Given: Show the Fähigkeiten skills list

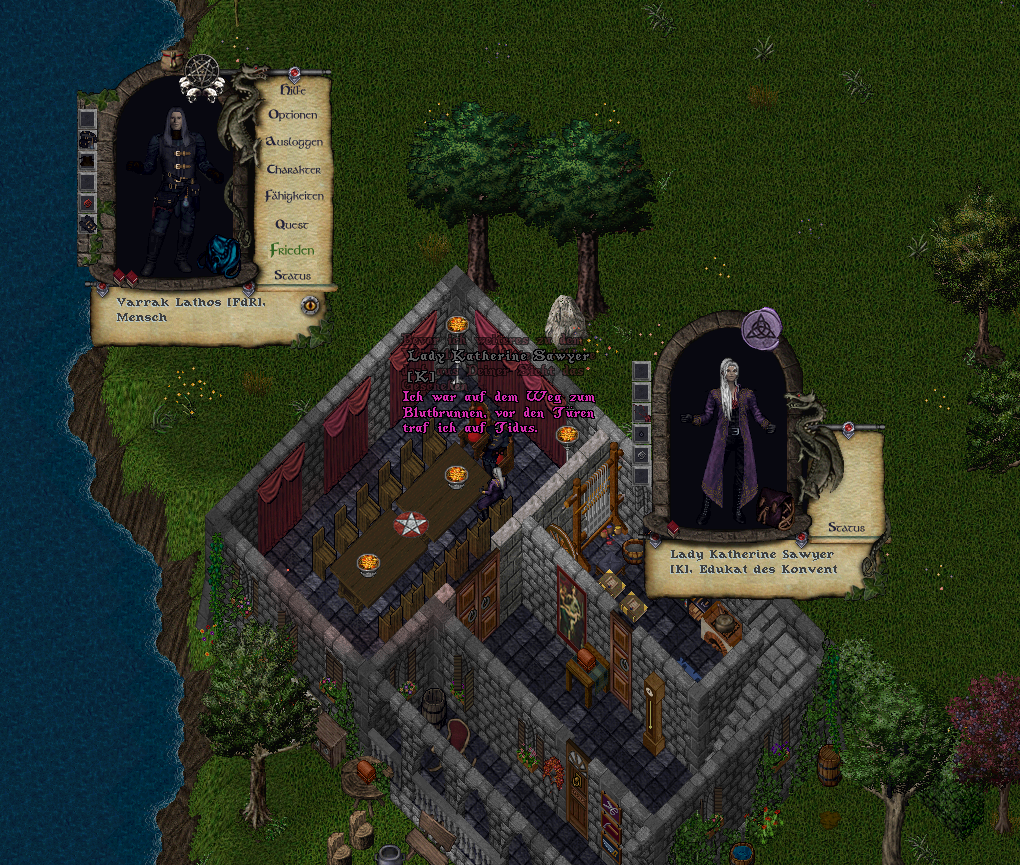Looking at the screenshot, I should click(294, 196).
